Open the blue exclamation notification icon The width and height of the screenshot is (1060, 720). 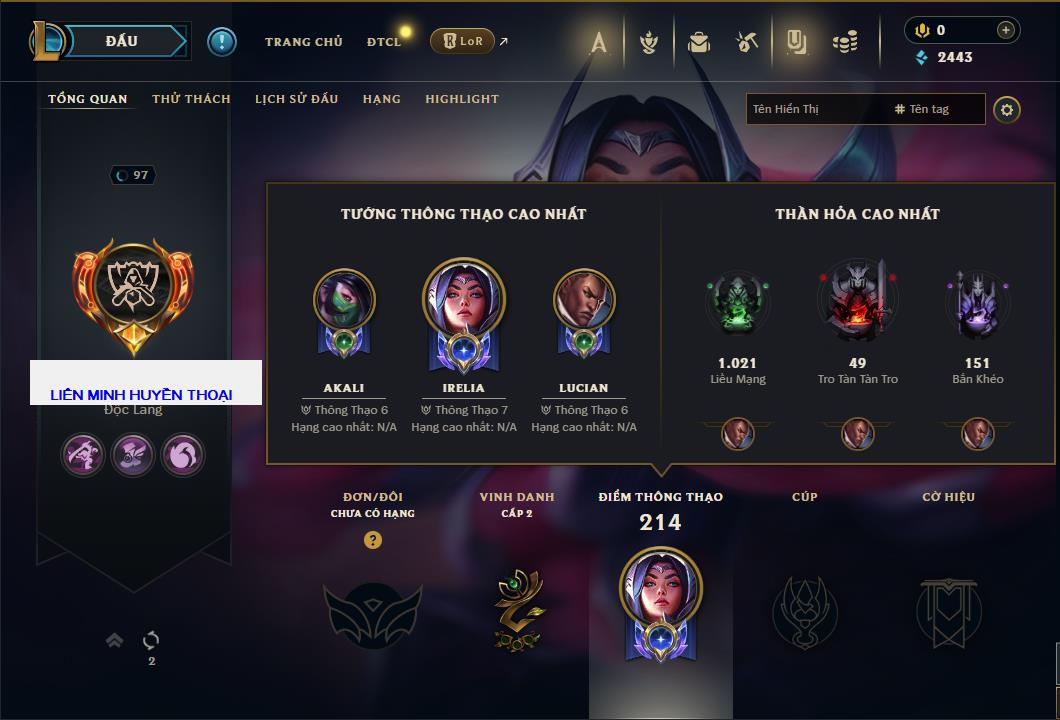[222, 41]
